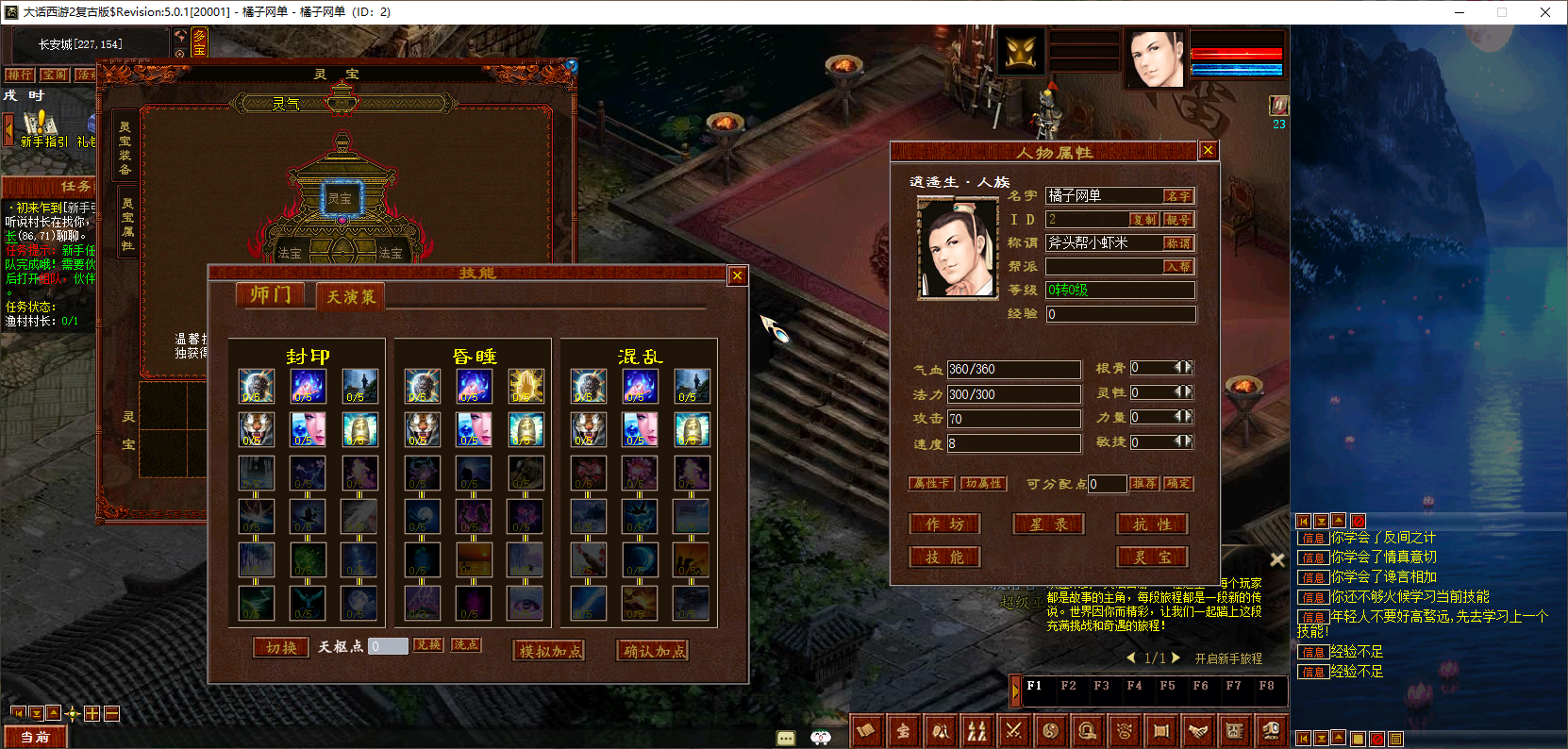Choose 模拟加点 to simulate points

click(x=549, y=651)
